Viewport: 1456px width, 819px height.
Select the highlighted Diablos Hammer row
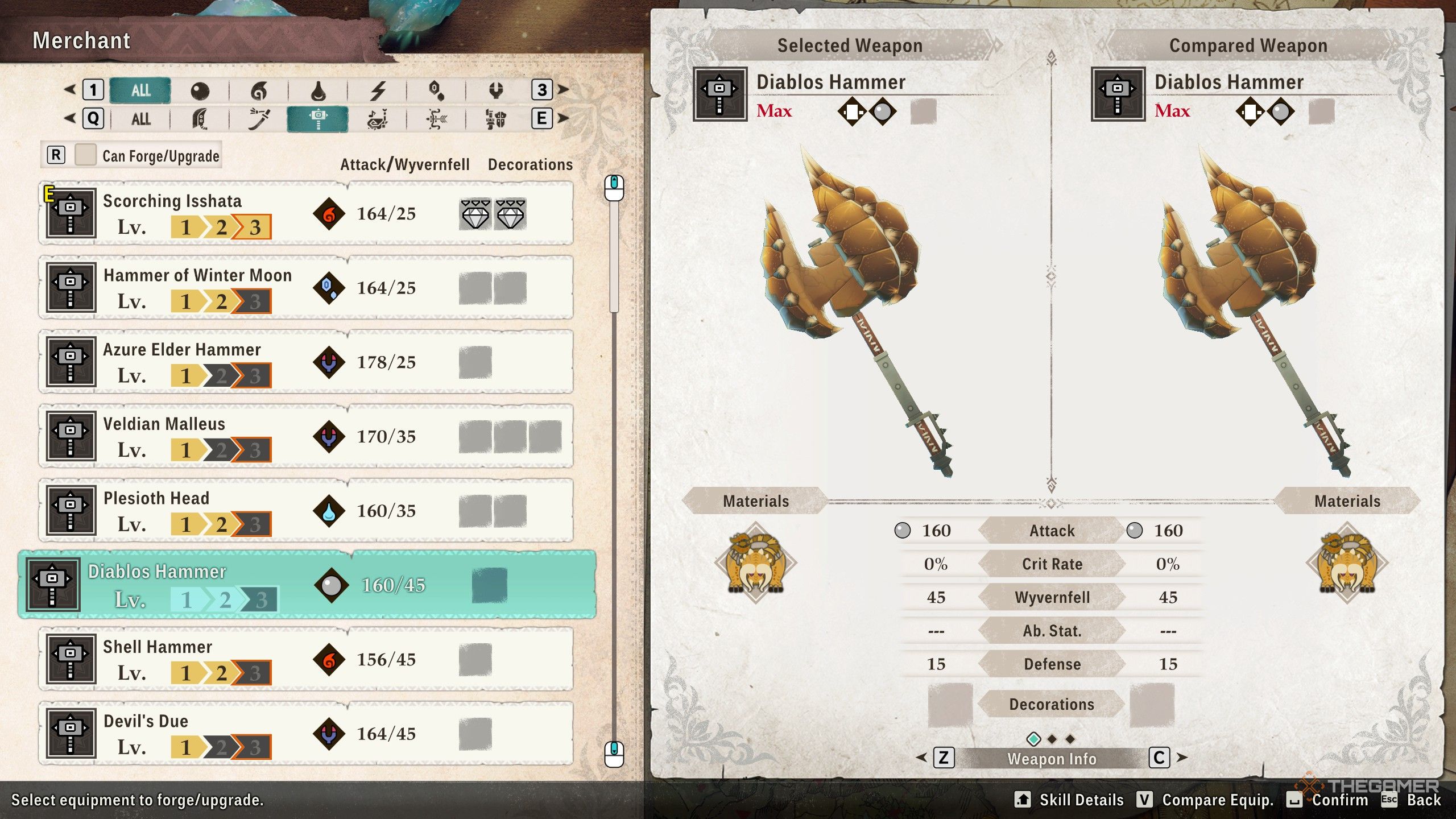(x=307, y=585)
